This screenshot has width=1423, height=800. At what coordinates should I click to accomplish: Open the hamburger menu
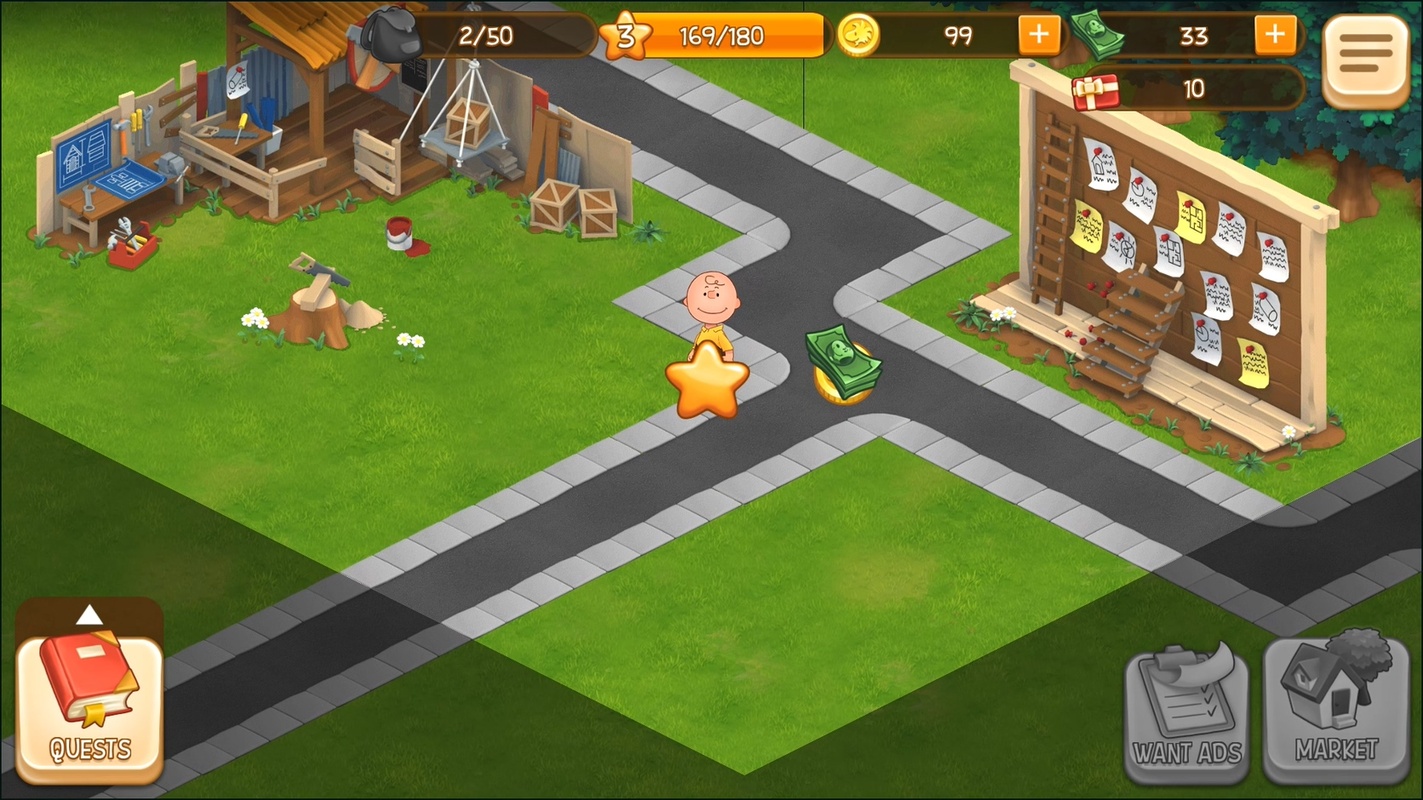pyautogui.click(x=1365, y=60)
